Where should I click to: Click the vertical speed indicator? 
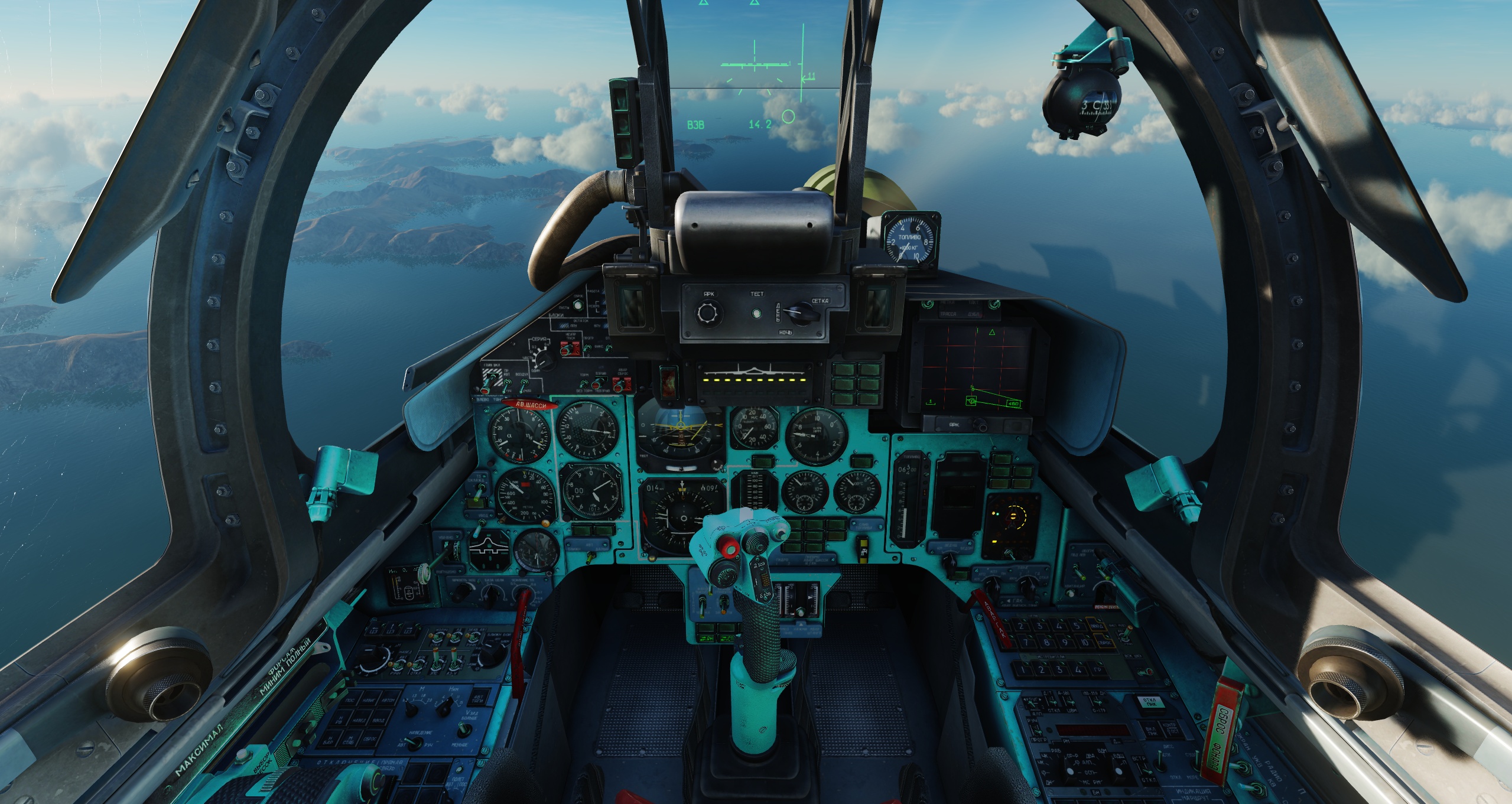(753, 425)
